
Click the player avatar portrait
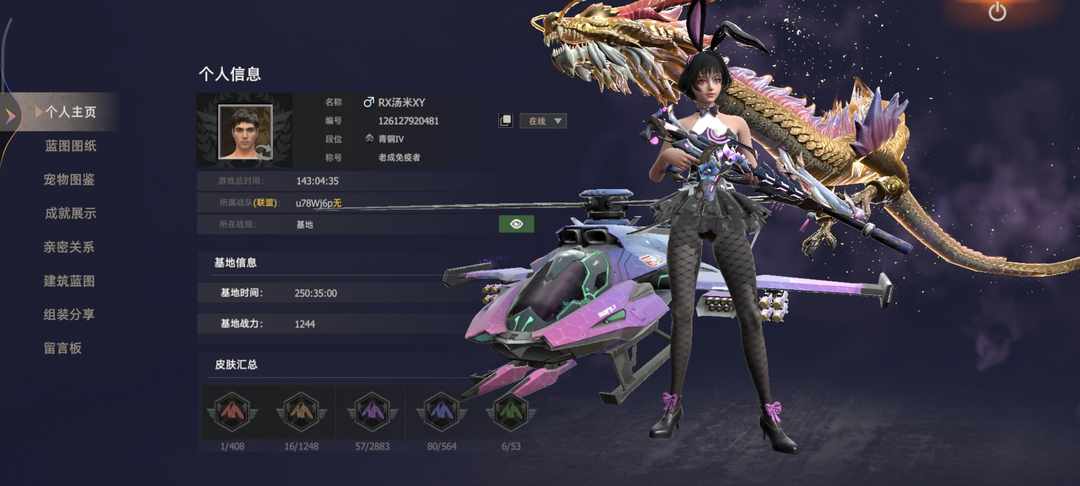245,131
